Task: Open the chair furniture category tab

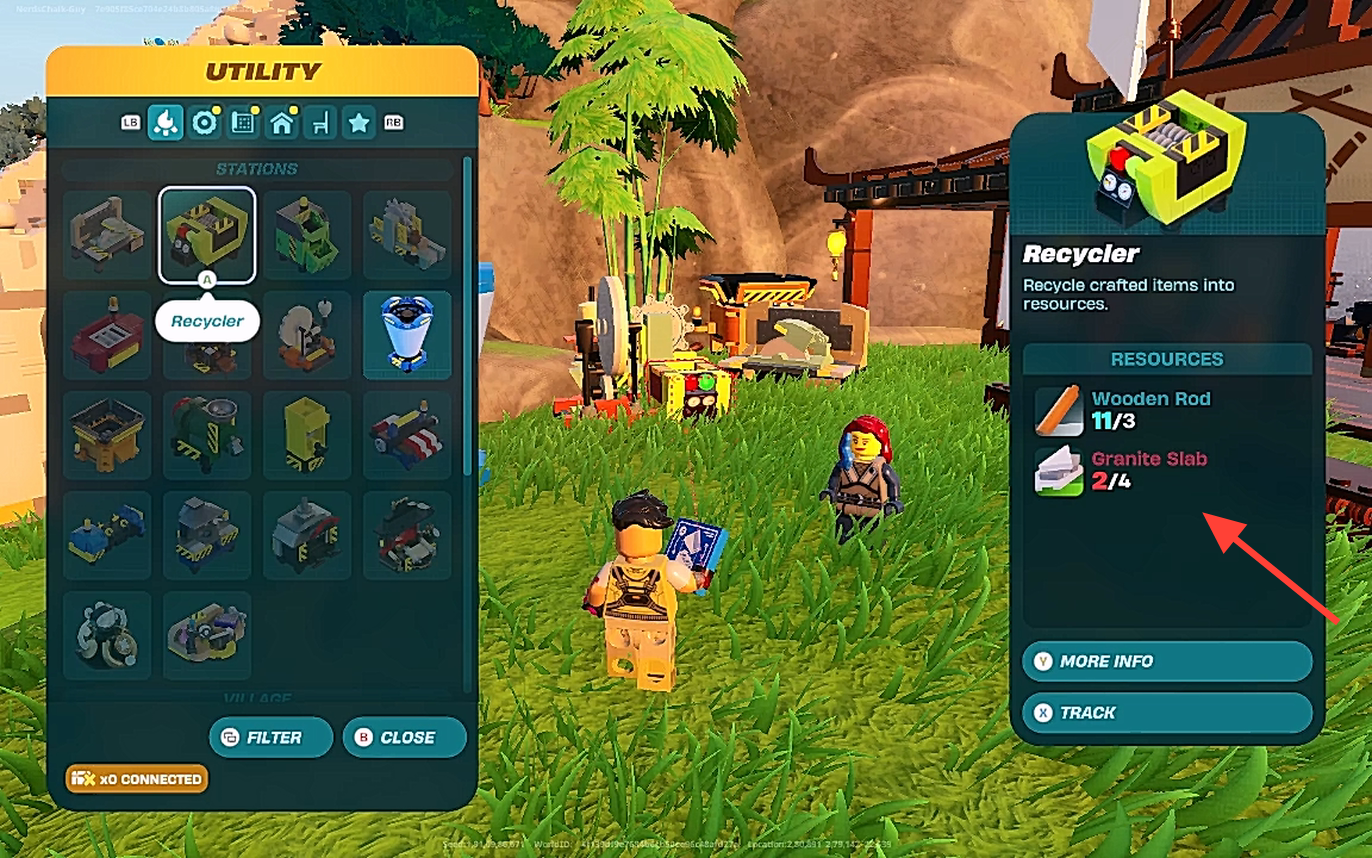Action: (320, 123)
